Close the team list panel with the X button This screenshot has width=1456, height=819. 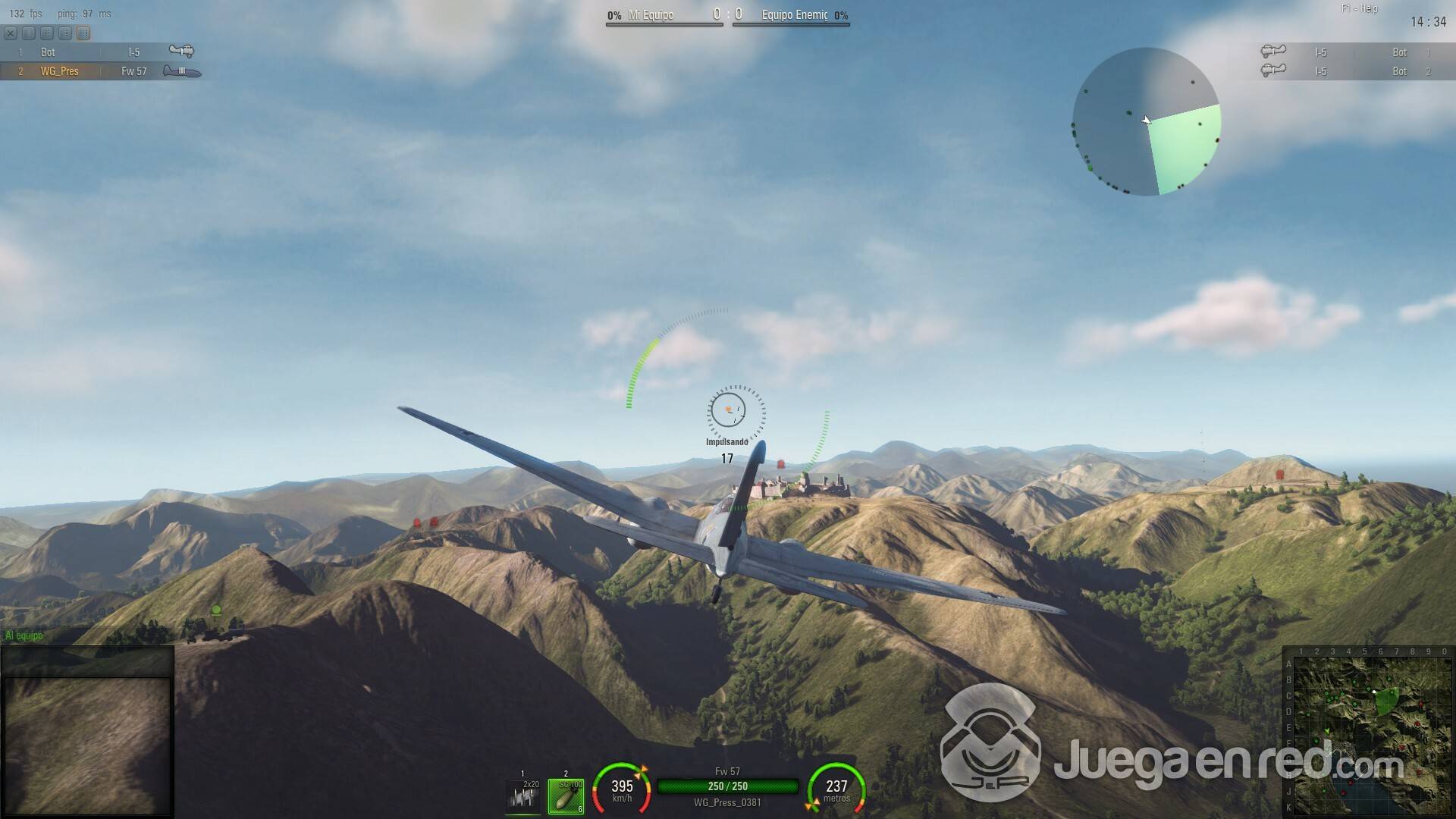[x=10, y=33]
